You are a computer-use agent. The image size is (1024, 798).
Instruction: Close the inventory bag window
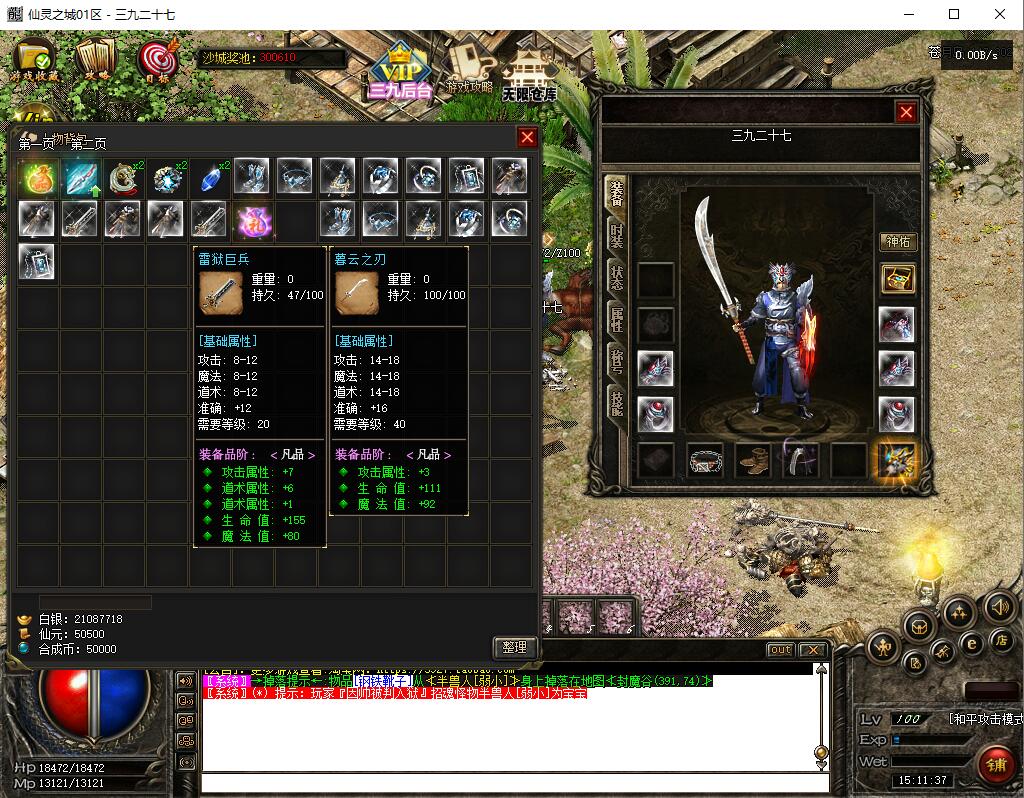click(527, 138)
